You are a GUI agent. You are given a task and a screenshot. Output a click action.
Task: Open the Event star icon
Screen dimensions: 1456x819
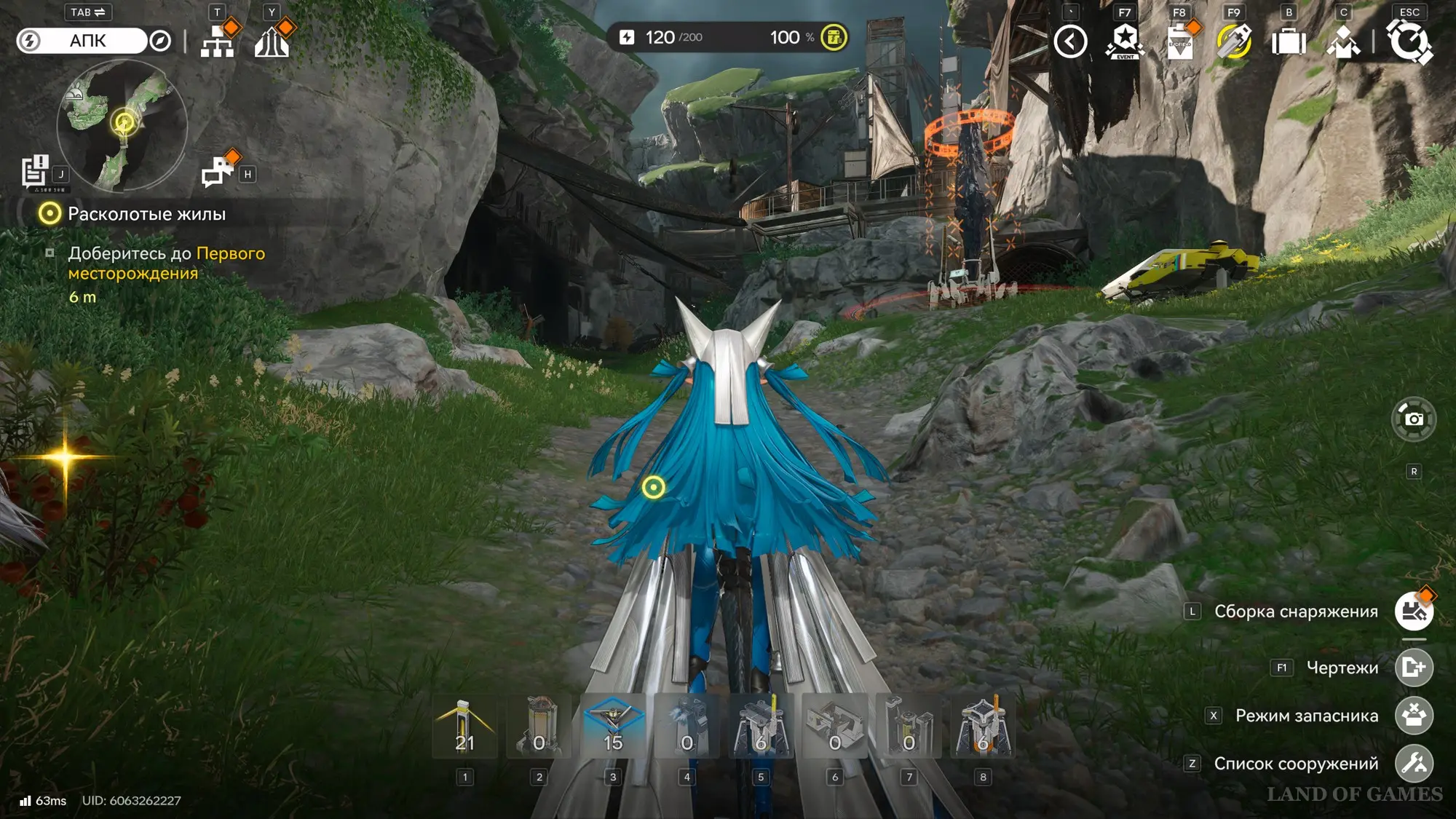pos(1125,41)
